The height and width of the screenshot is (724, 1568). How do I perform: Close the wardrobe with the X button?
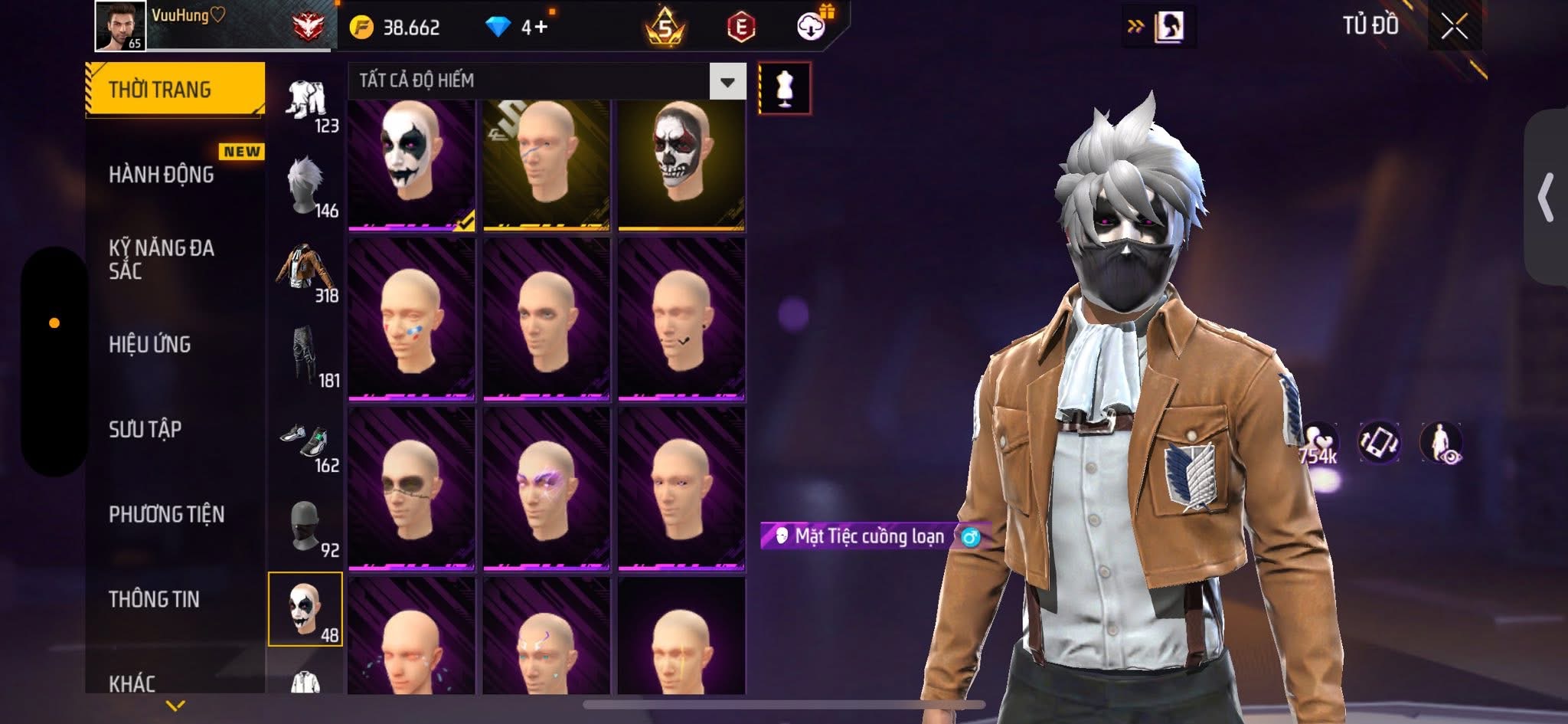tap(1454, 28)
